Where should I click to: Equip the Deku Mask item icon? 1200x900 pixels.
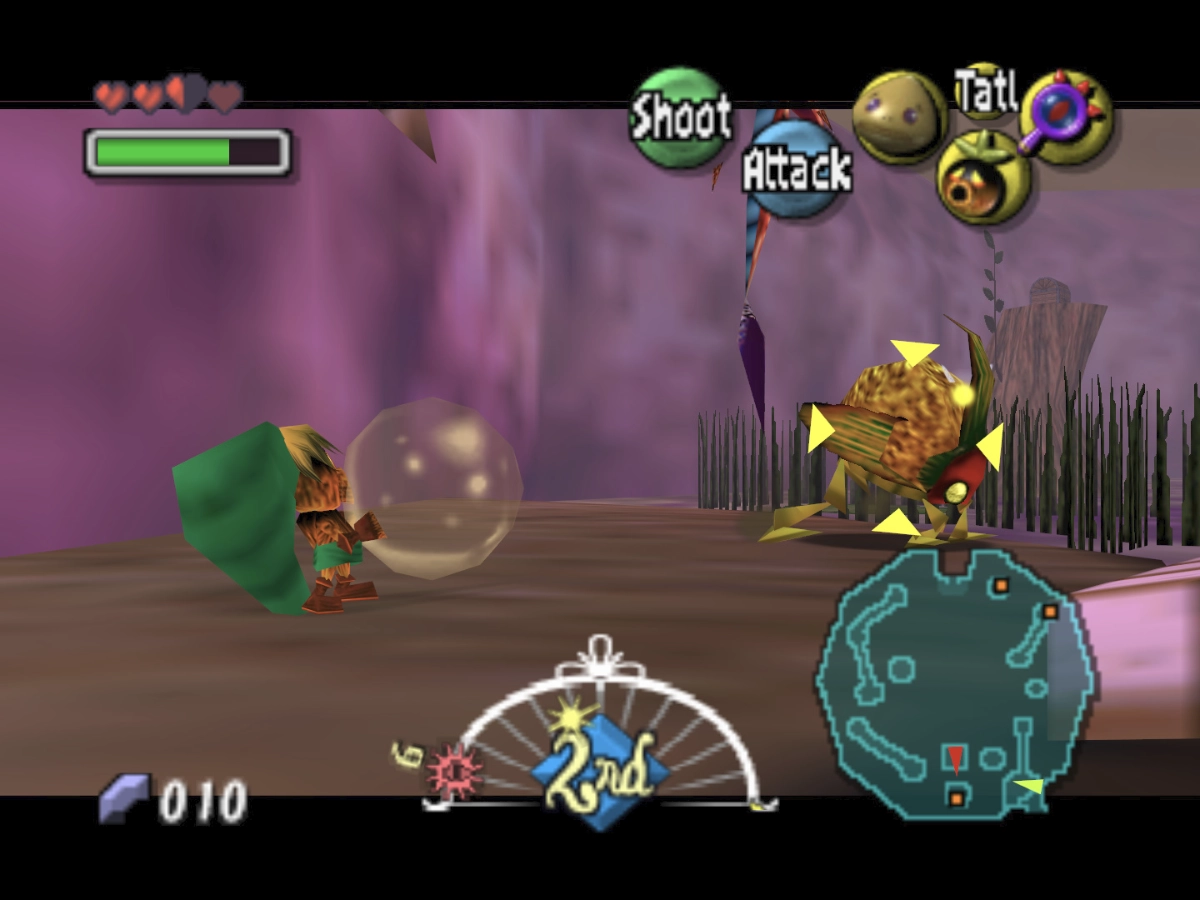tap(983, 178)
